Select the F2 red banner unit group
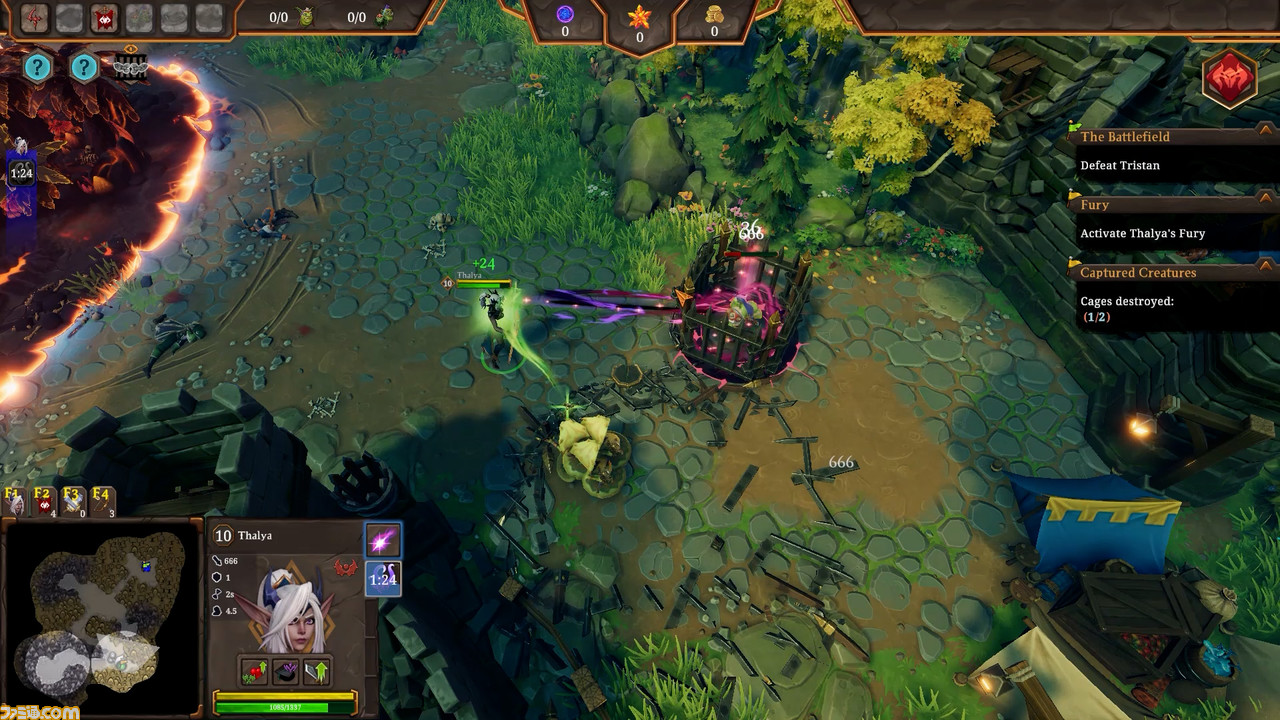The image size is (1280, 720). click(44, 501)
